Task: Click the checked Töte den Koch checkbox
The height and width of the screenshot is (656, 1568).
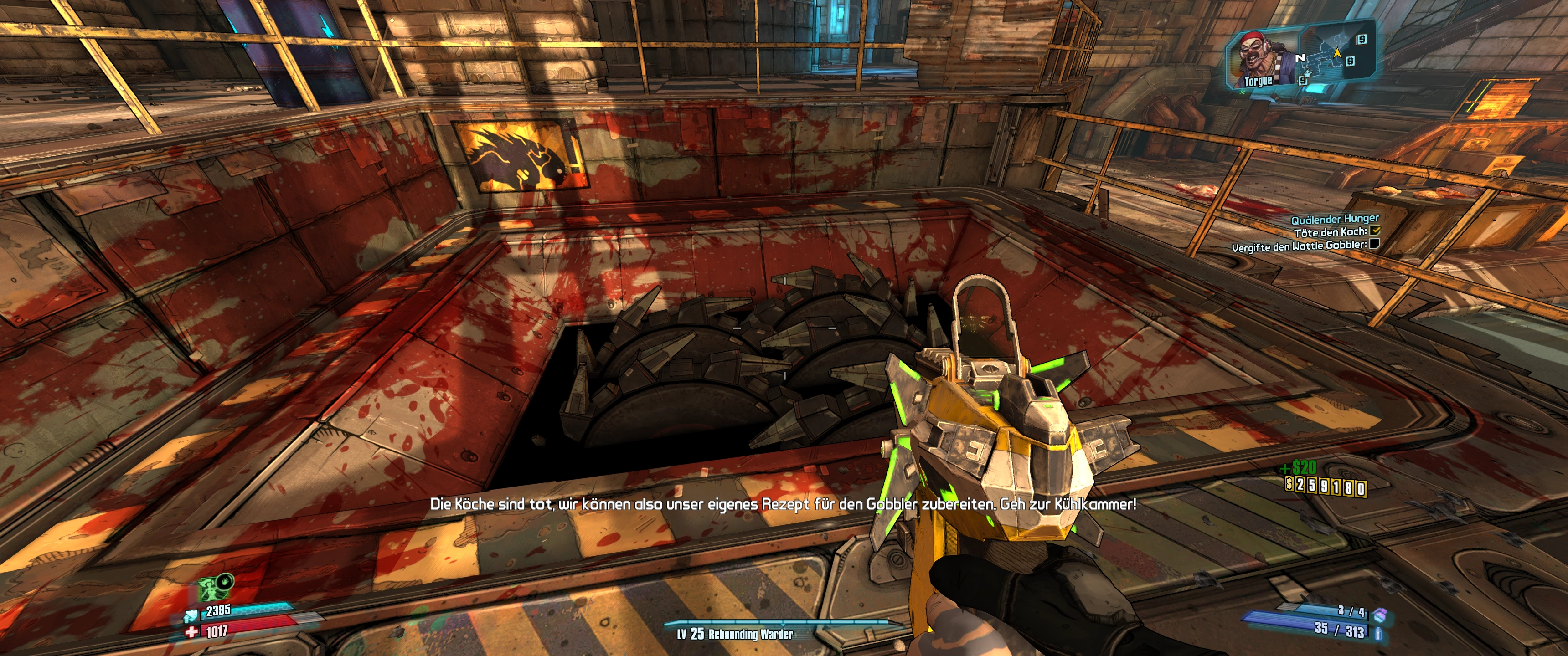Action: [x=1376, y=231]
